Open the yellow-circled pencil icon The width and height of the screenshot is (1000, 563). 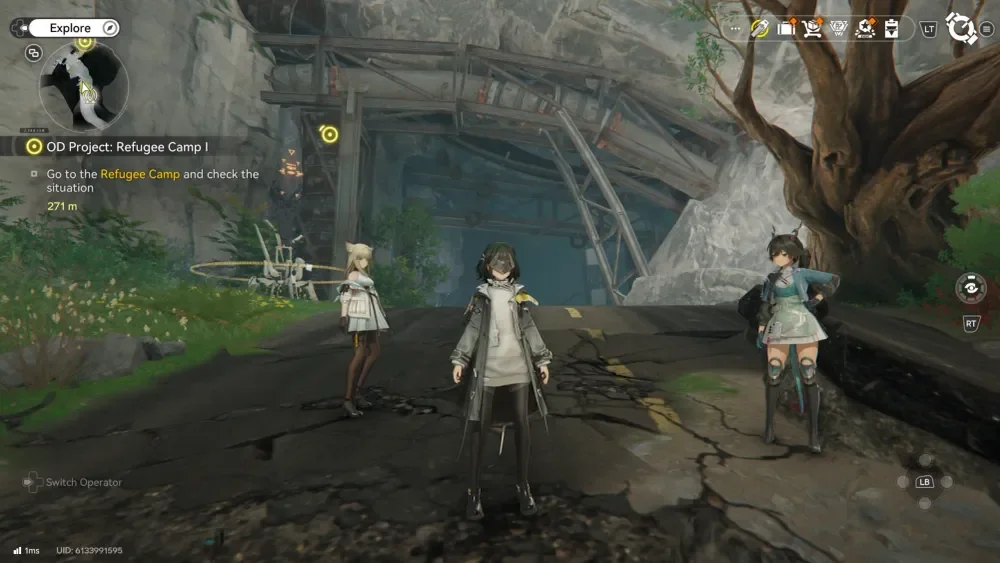coord(760,28)
